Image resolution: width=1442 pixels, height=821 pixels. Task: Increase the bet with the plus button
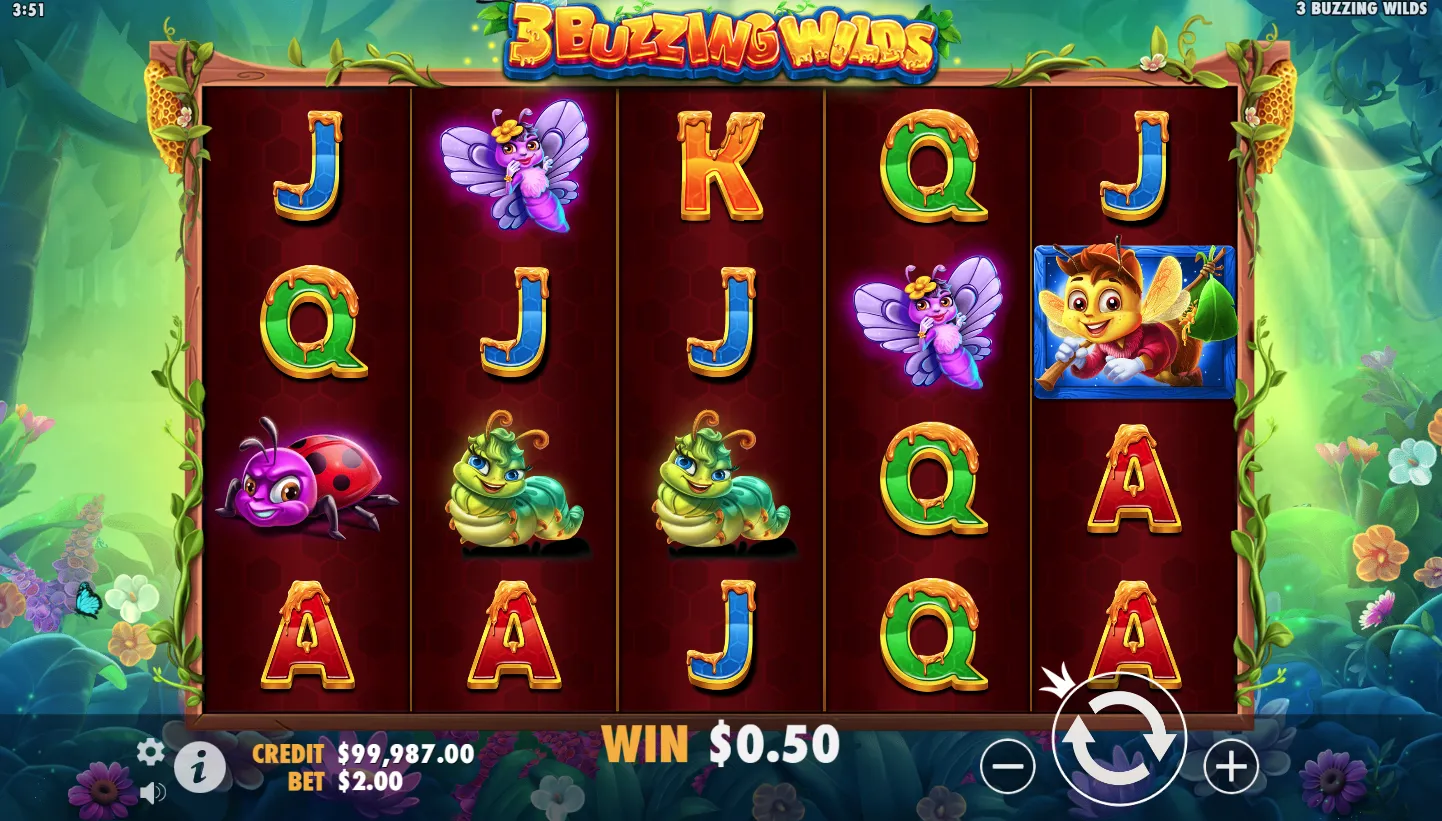pos(1230,767)
